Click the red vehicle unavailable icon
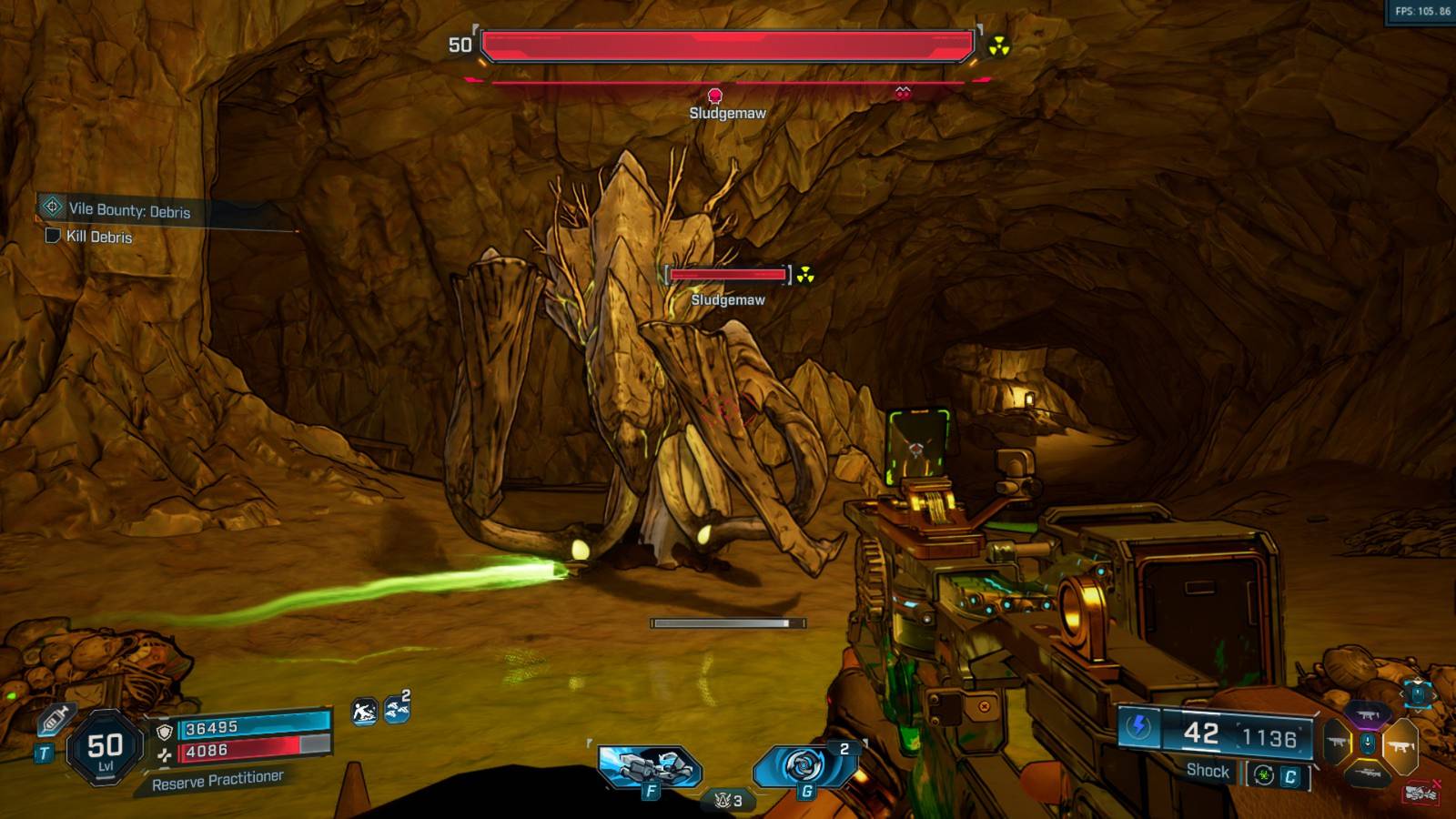1456x819 pixels. pos(1421,793)
